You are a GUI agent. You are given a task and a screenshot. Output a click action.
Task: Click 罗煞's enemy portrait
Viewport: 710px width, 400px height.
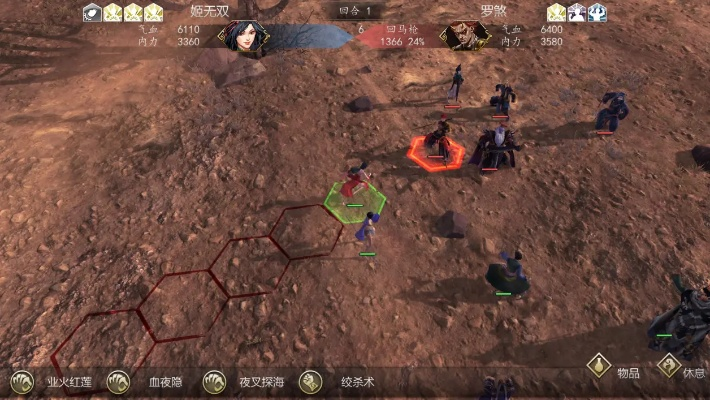click(465, 36)
